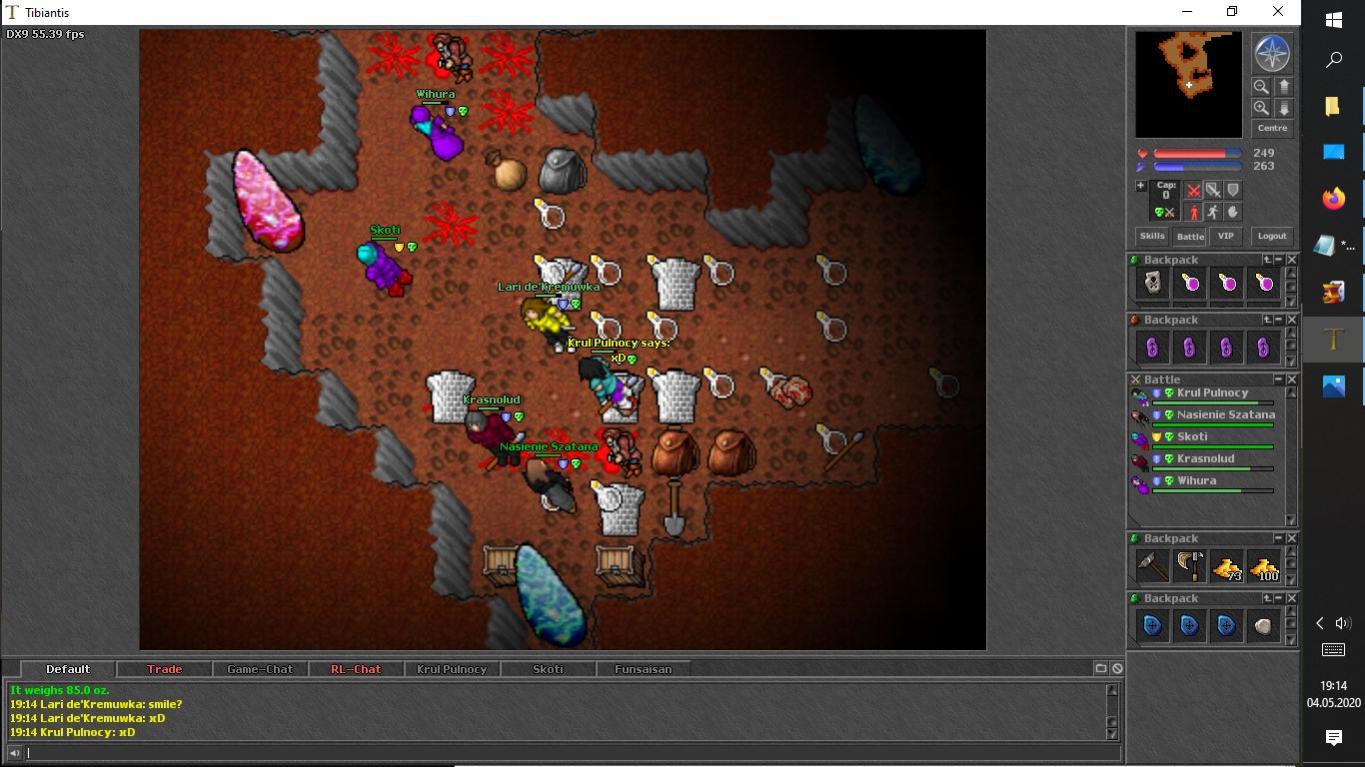1365x767 pixels.
Task: Select the skull parchment item slot
Action: click(1153, 284)
